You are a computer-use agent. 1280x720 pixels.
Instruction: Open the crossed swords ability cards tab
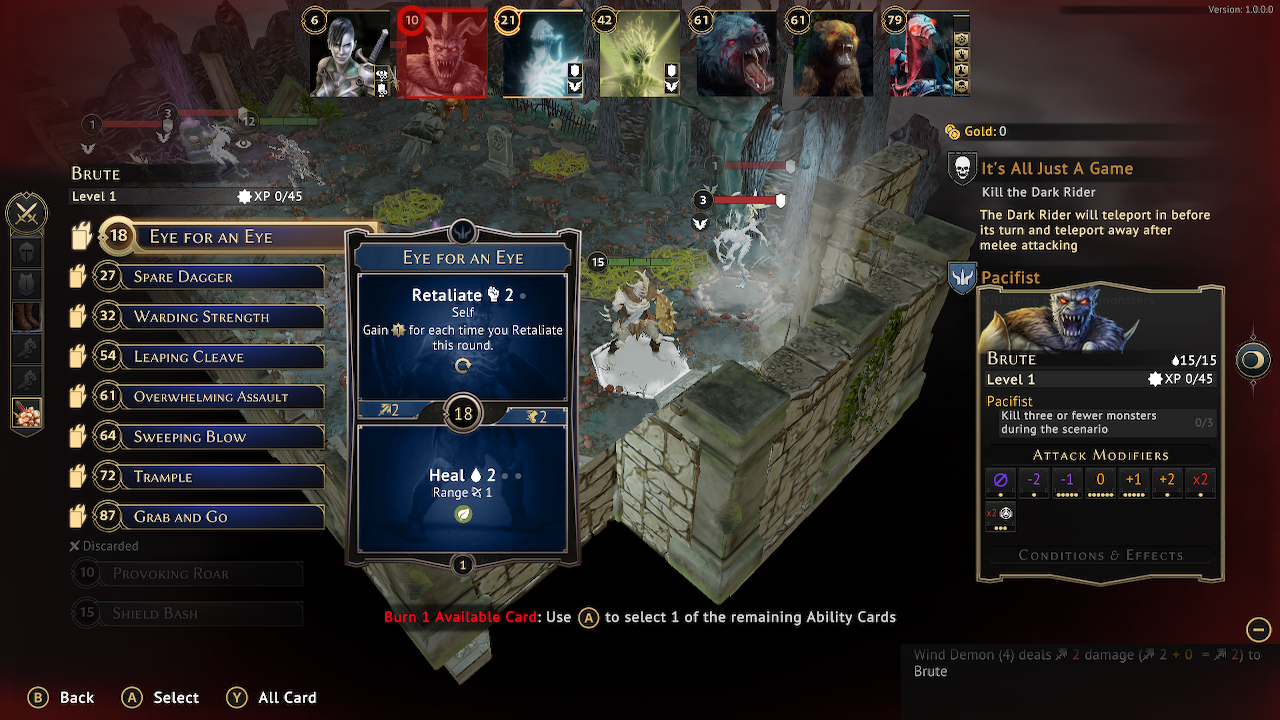click(x=26, y=213)
